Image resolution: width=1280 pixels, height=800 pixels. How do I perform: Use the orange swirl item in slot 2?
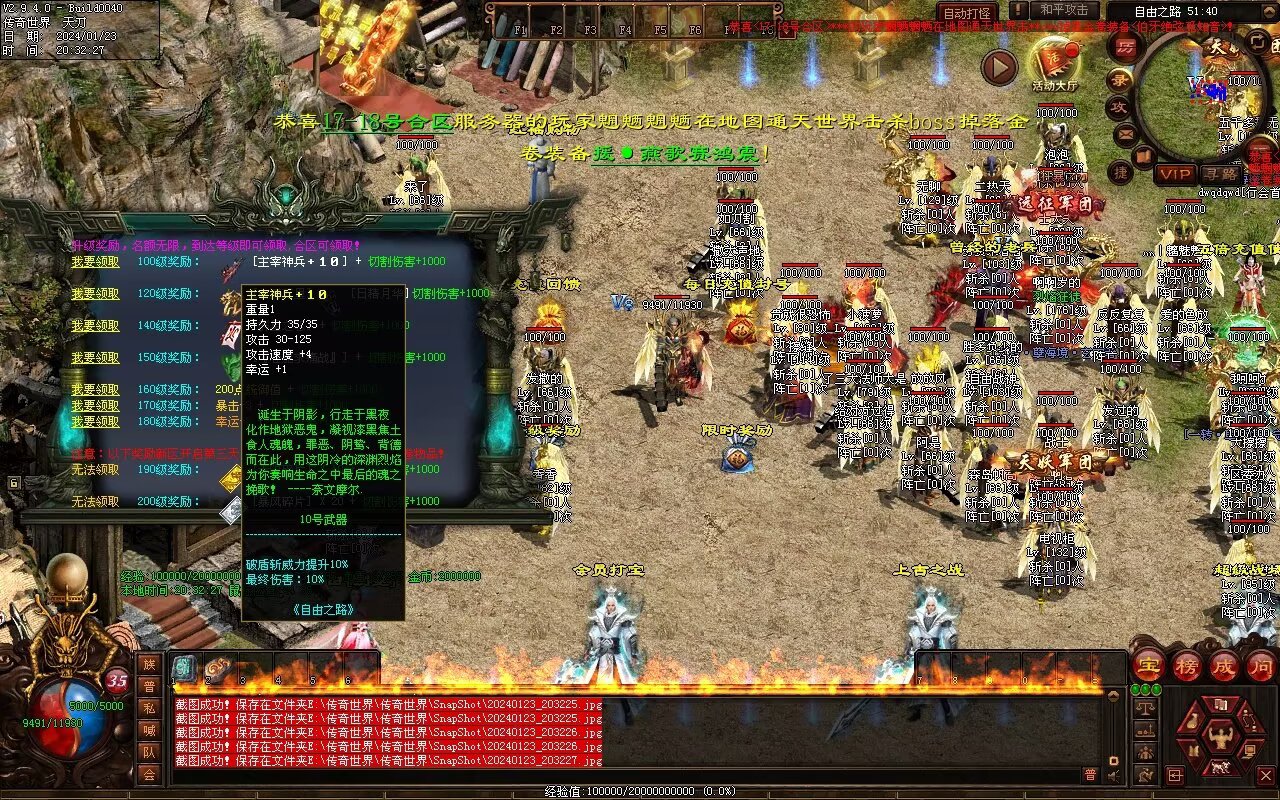pos(220,668)
